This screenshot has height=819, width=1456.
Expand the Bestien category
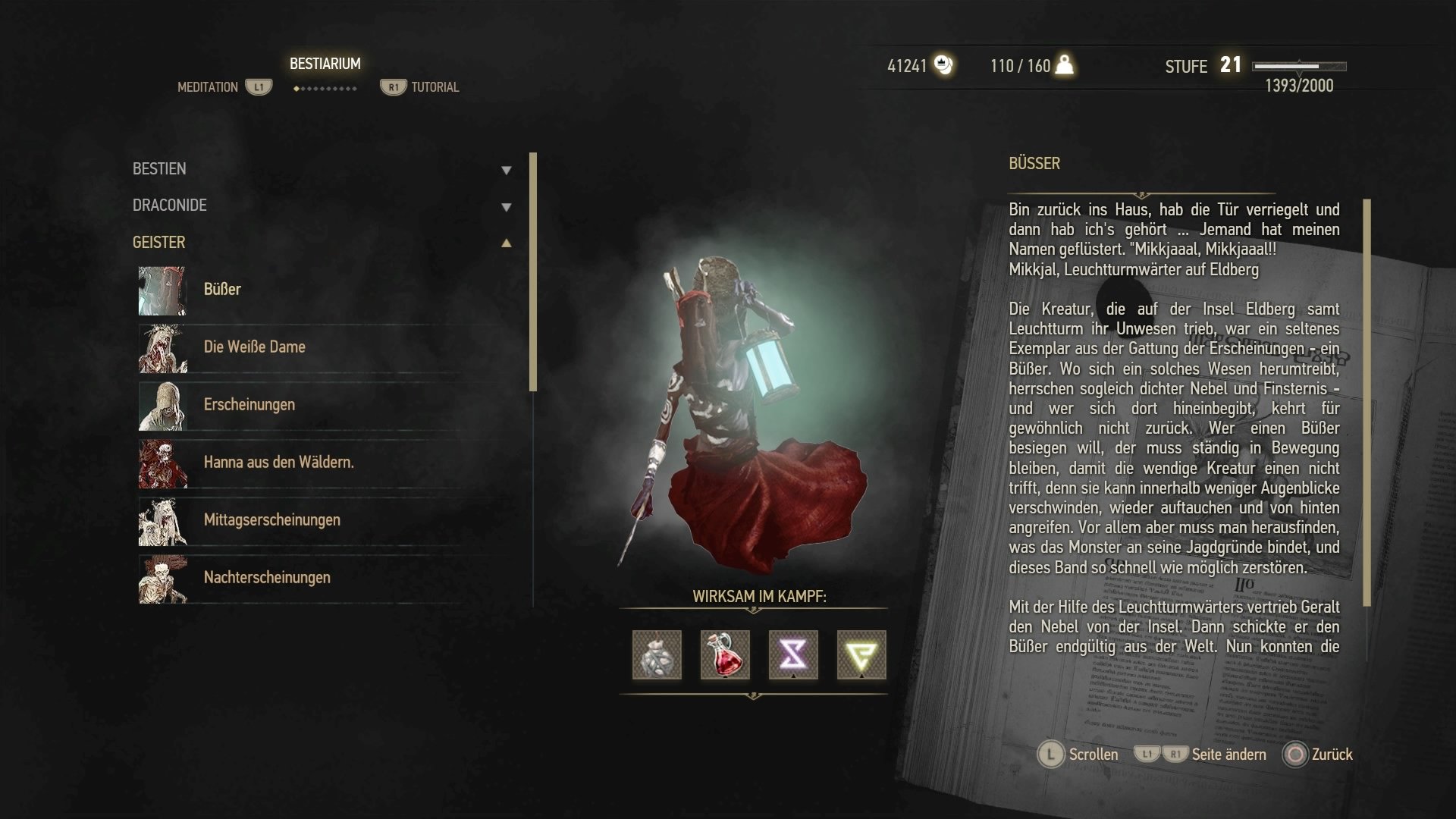tap(506, 170)
